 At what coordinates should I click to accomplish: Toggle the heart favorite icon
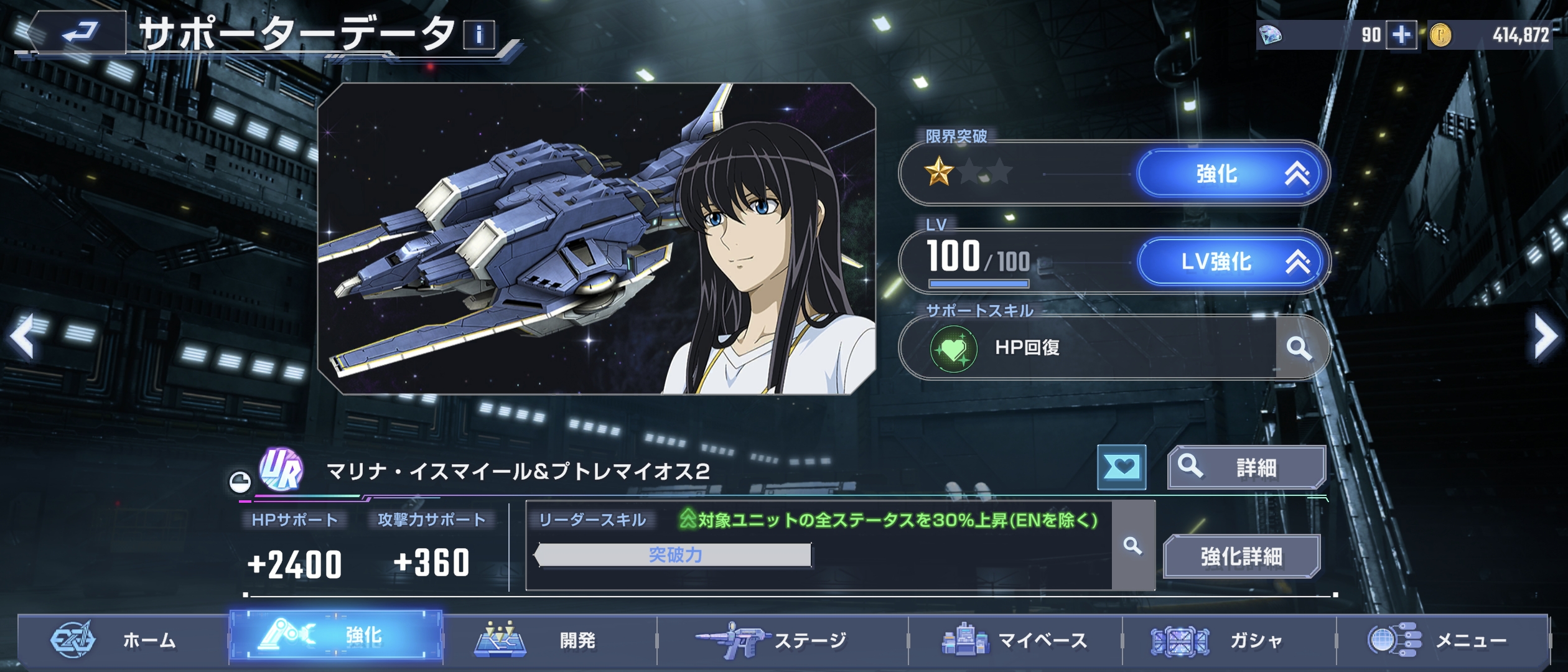(x=1121, y=467)
